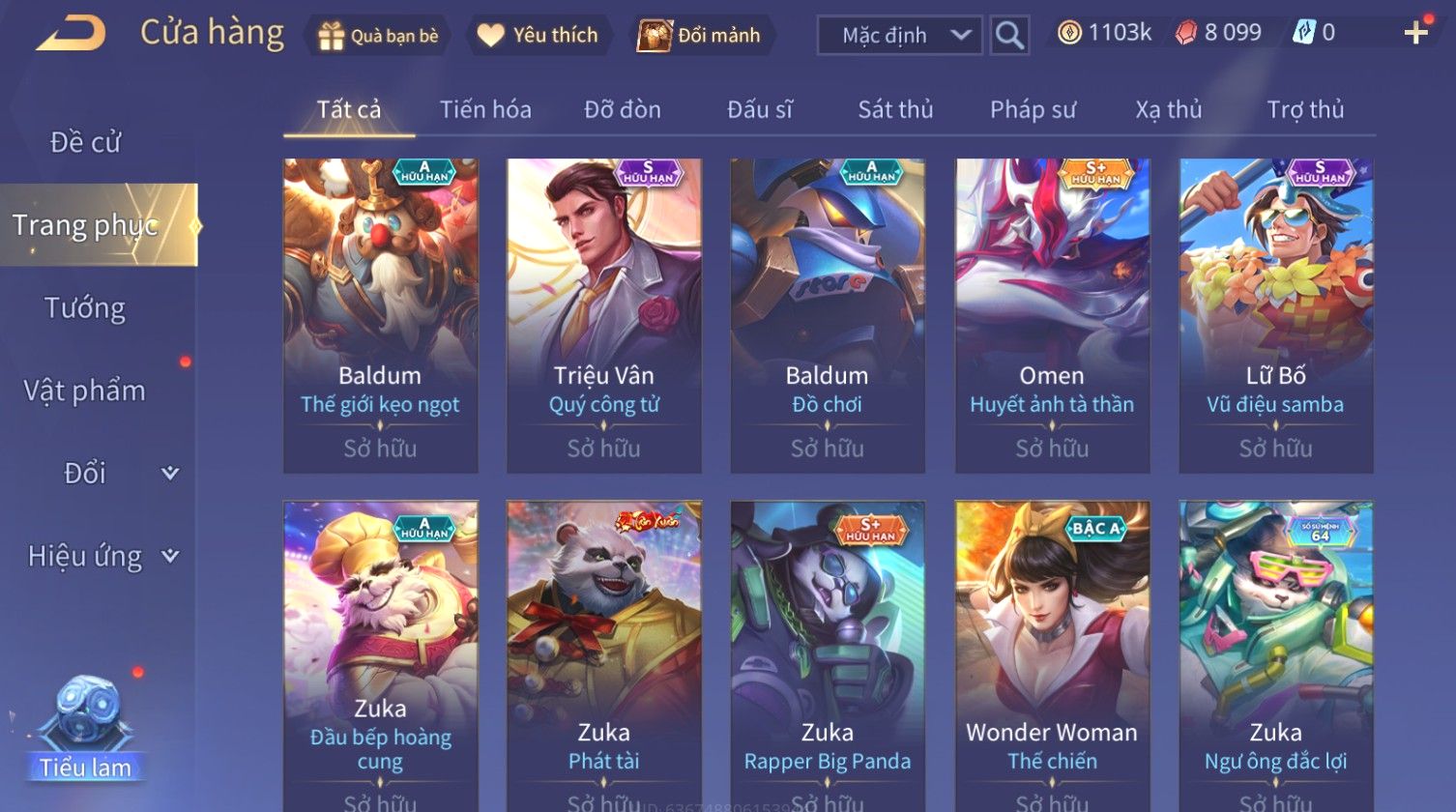The height and width of the screenshot is (812, 1456).
Task: Add currency with the plus button
Action: point(1415,34)
